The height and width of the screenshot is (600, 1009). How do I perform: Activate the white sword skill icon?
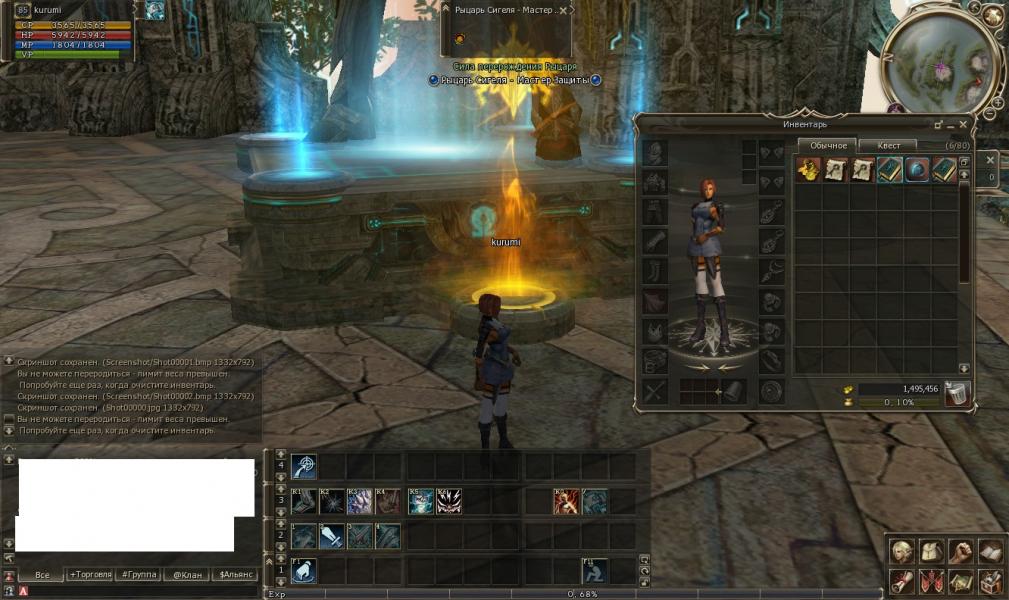click(x=332, y=536)
